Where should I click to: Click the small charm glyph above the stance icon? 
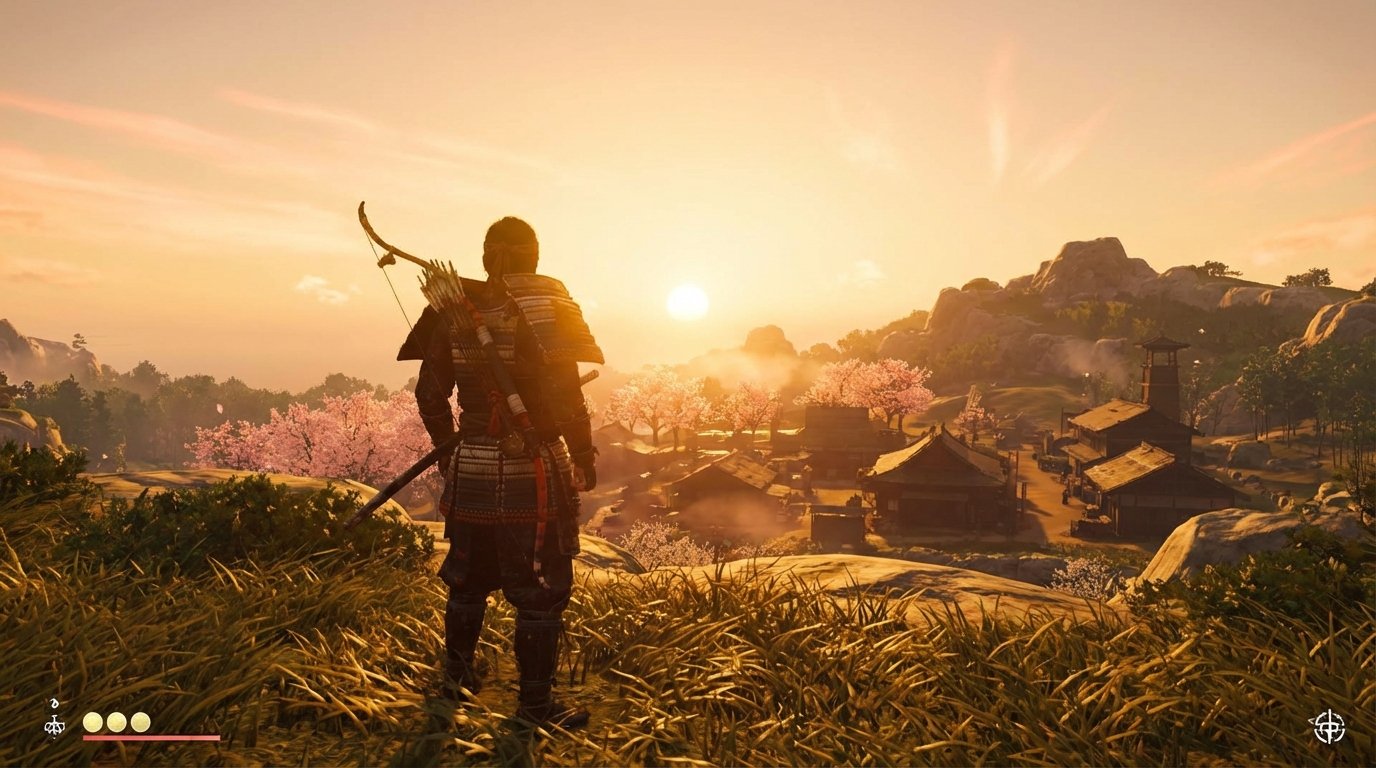coord(55,703)
